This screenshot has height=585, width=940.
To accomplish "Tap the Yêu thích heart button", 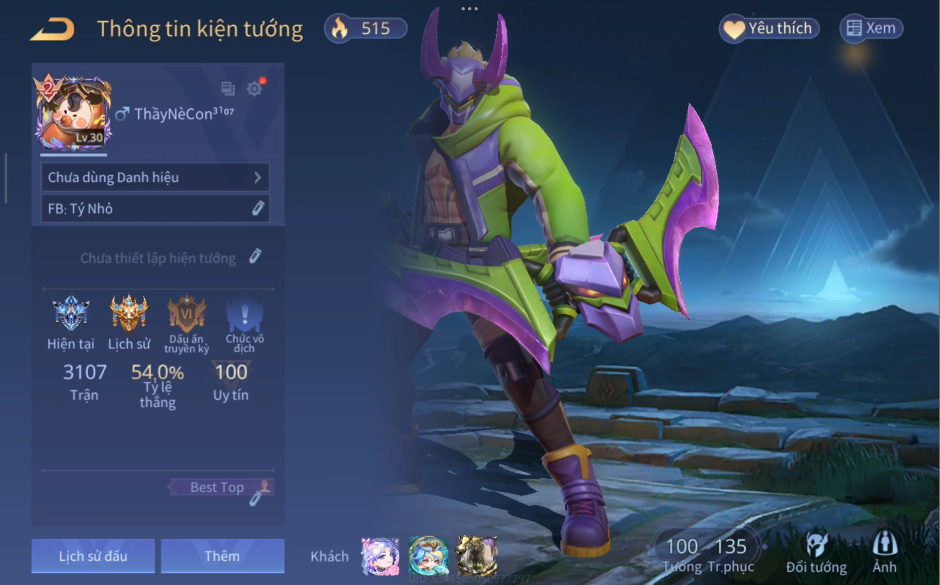I will pos(769,29).
